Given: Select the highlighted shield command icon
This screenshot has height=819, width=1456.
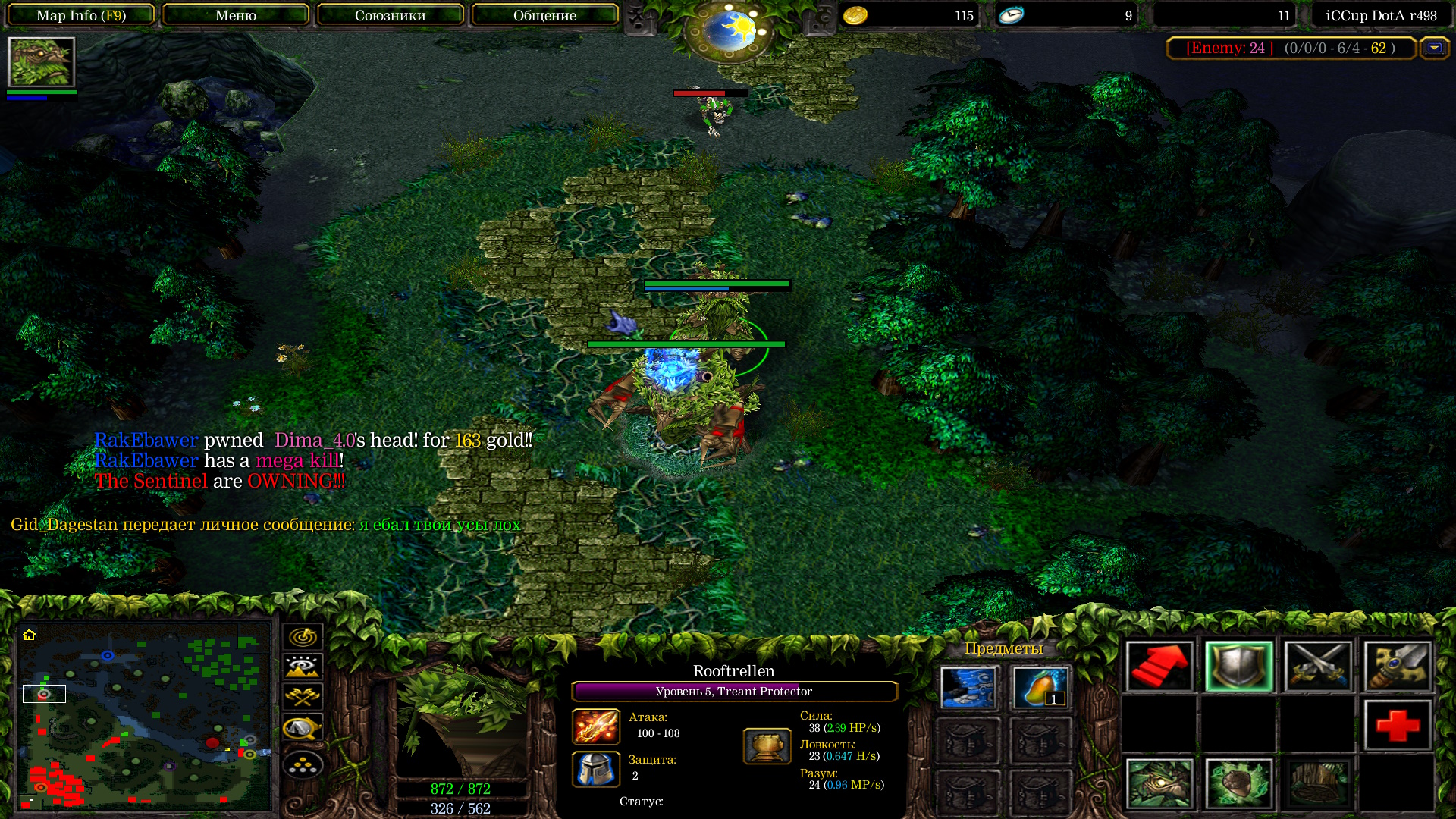Looking at the screenshot, I should (x=1239, y=667).
